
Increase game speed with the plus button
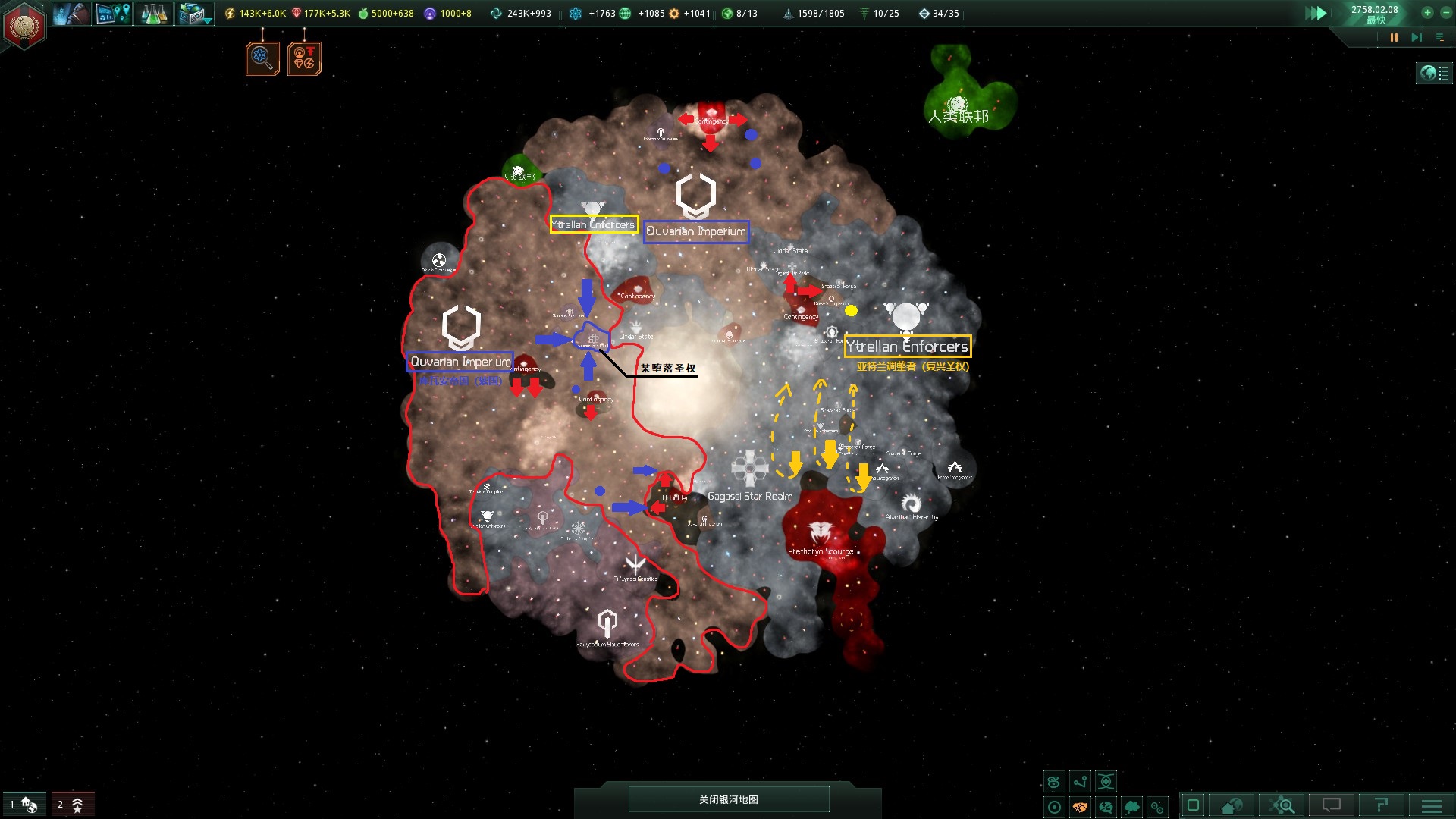[1427, 13]
